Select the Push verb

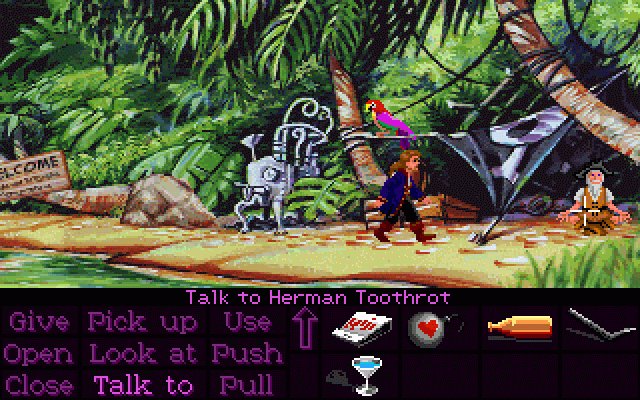[x=246, y=353]
